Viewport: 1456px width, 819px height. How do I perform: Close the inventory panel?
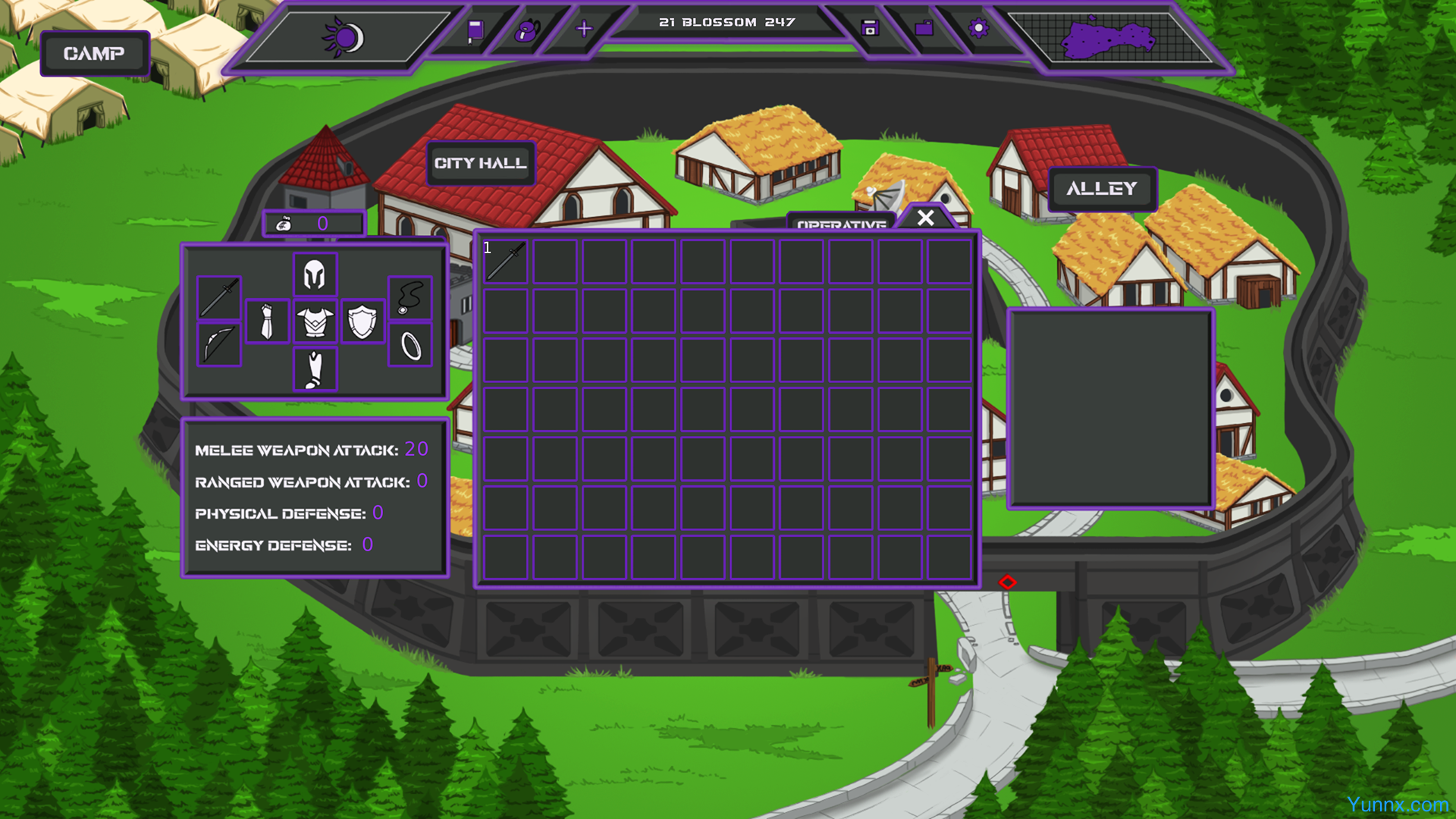point(925,218)
